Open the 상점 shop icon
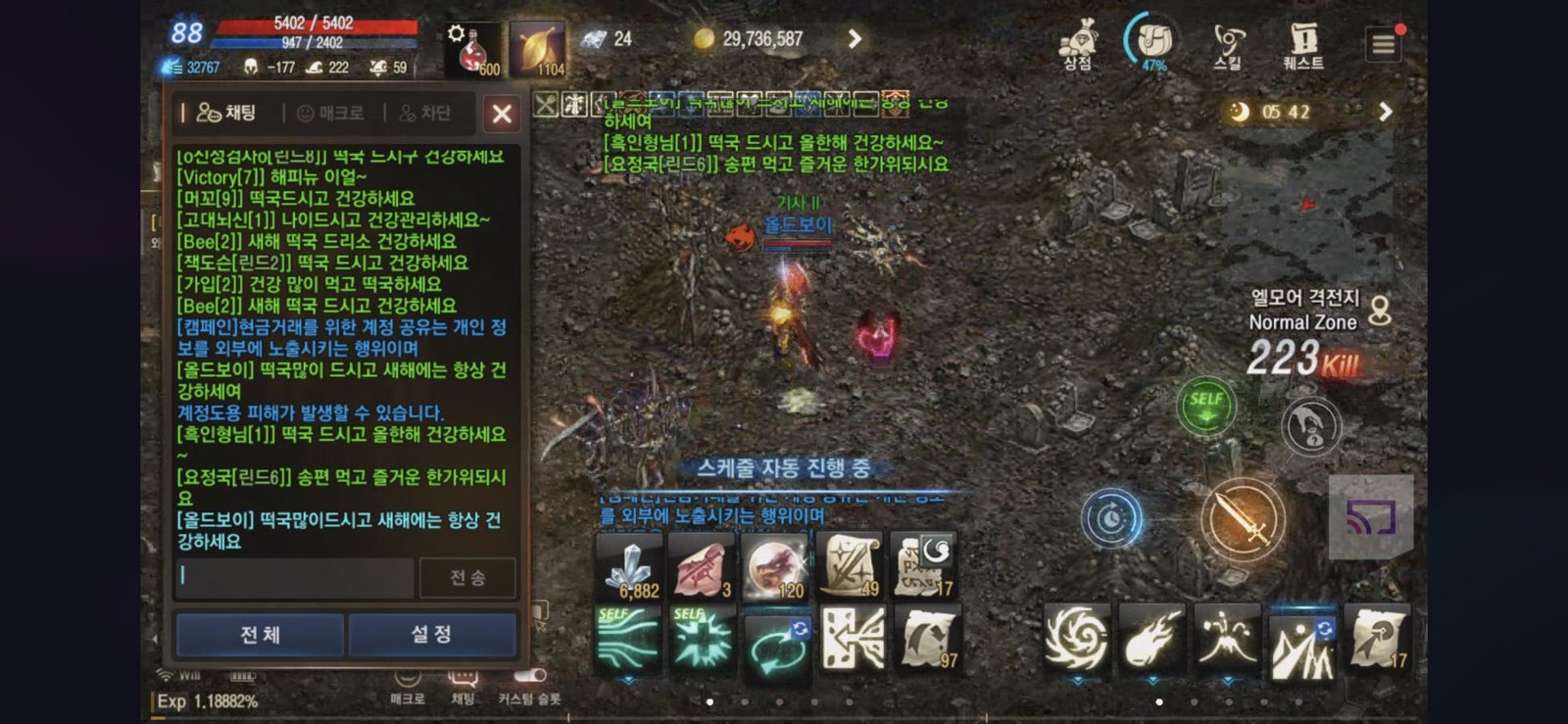1568x724 pixels. click(1076, 44)
